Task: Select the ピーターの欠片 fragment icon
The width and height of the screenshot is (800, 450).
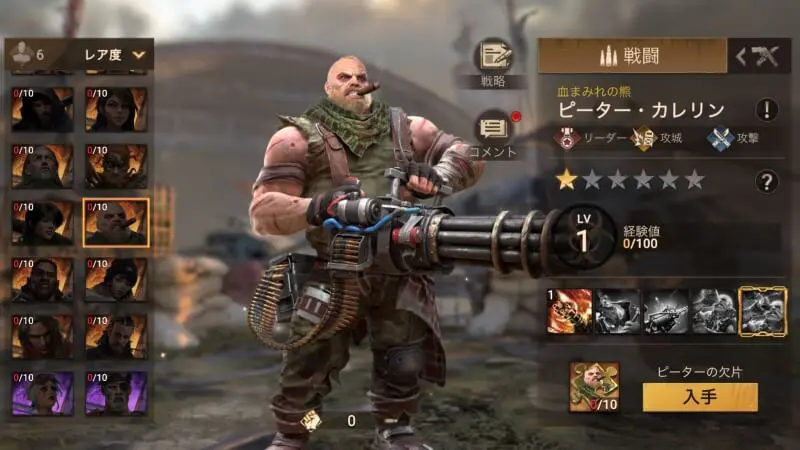Action: (594, 388)
